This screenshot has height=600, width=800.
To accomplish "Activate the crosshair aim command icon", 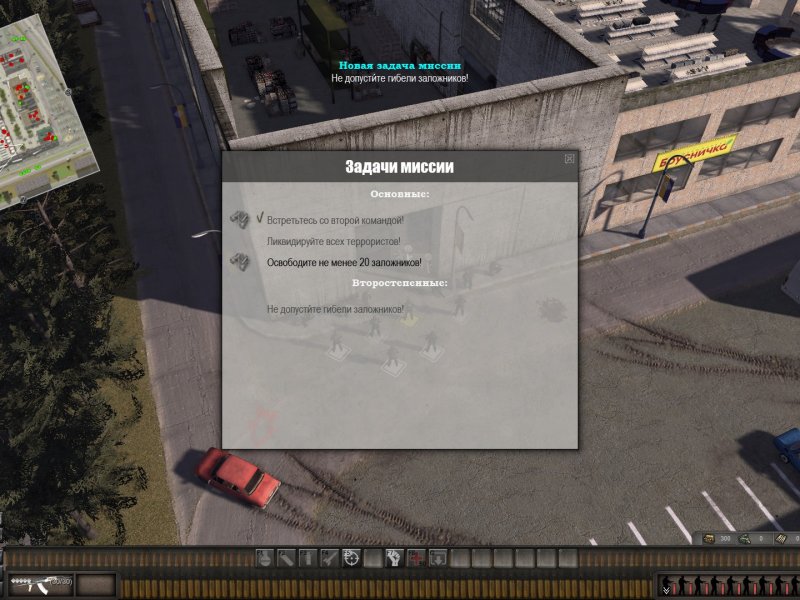I will (x=351, y=558).
